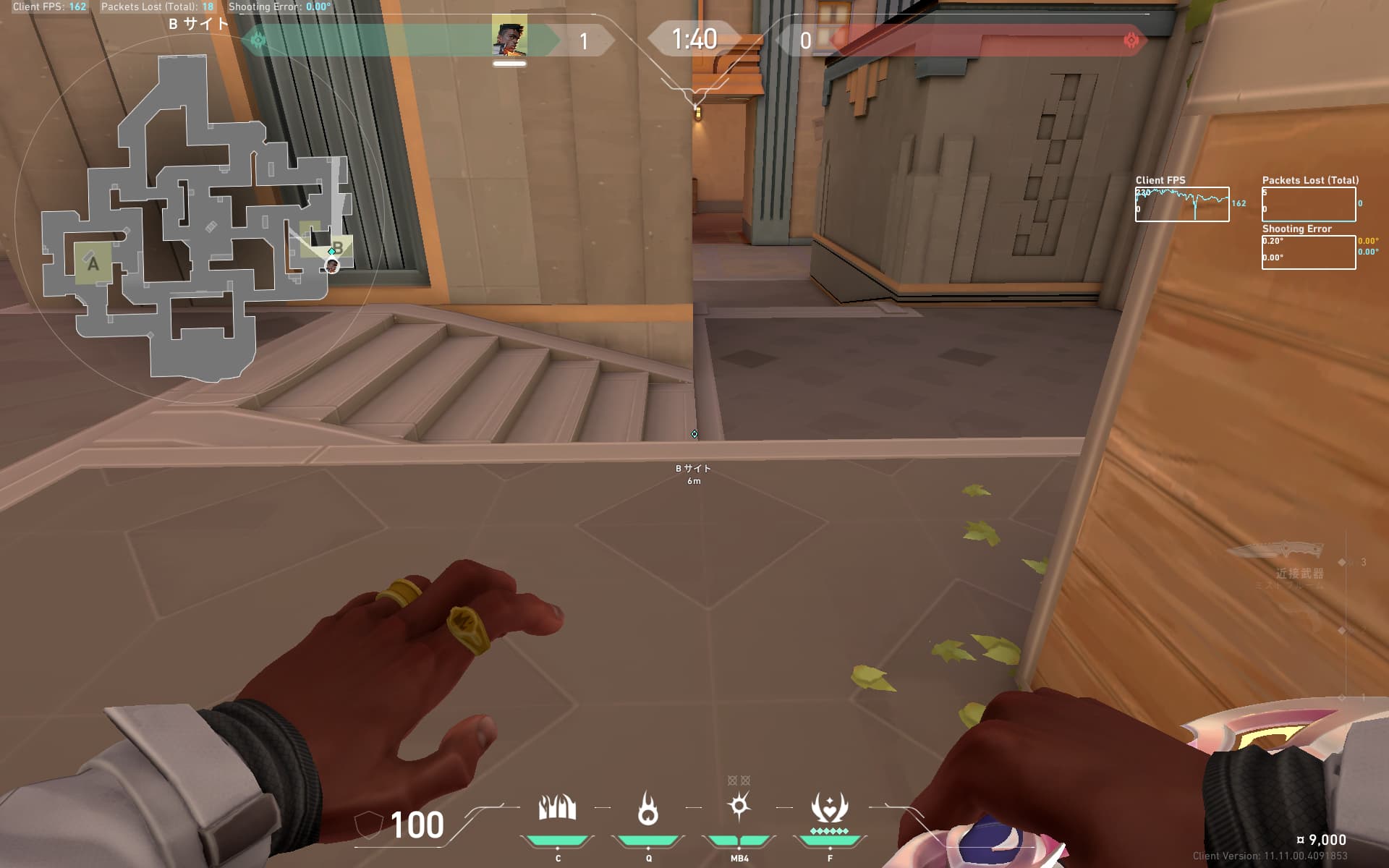Click the Client FPS graph

click(x=1181, y=204)
